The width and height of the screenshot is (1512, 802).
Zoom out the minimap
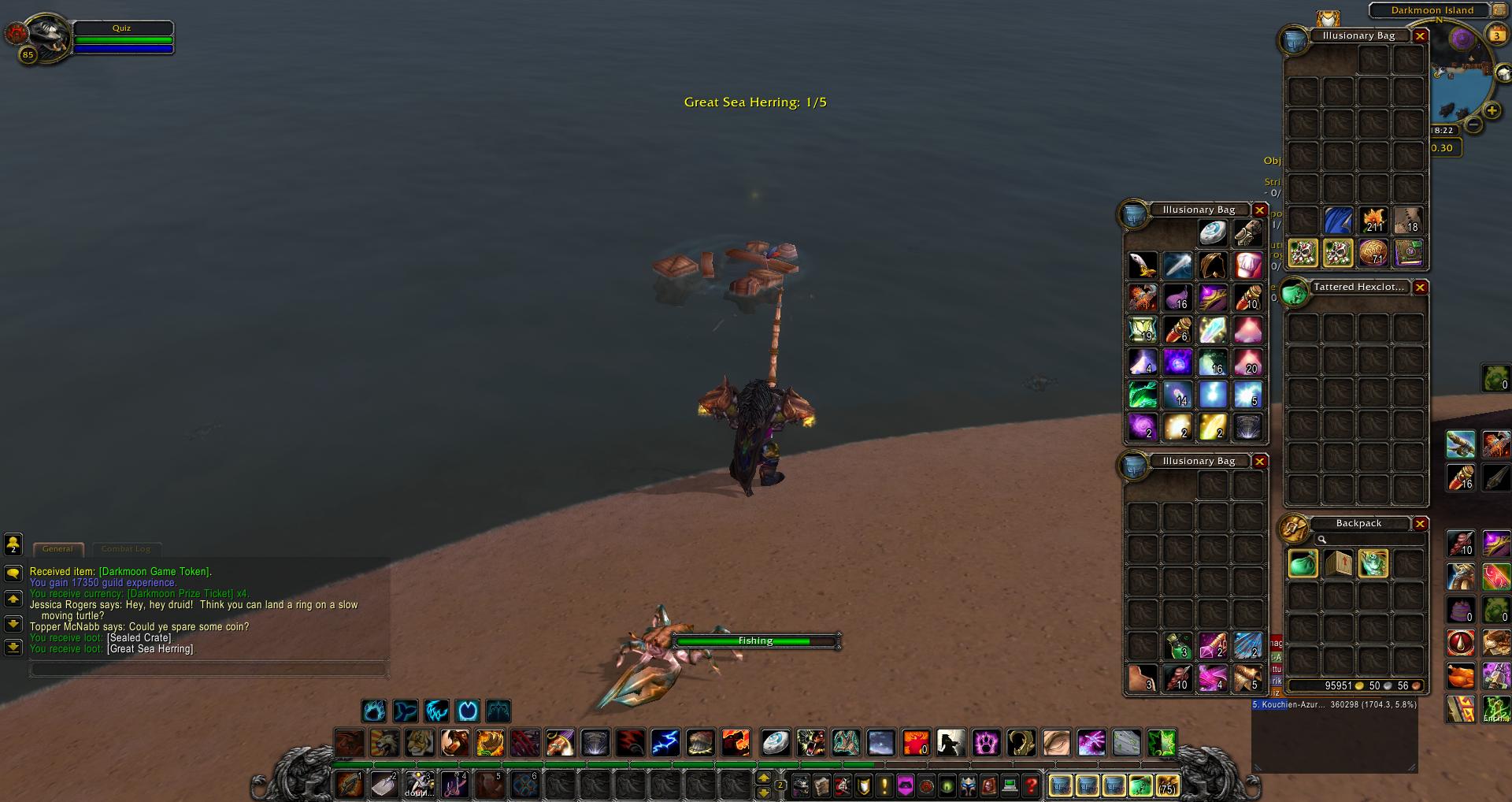pyautogui.click(x=1473, y=125)
